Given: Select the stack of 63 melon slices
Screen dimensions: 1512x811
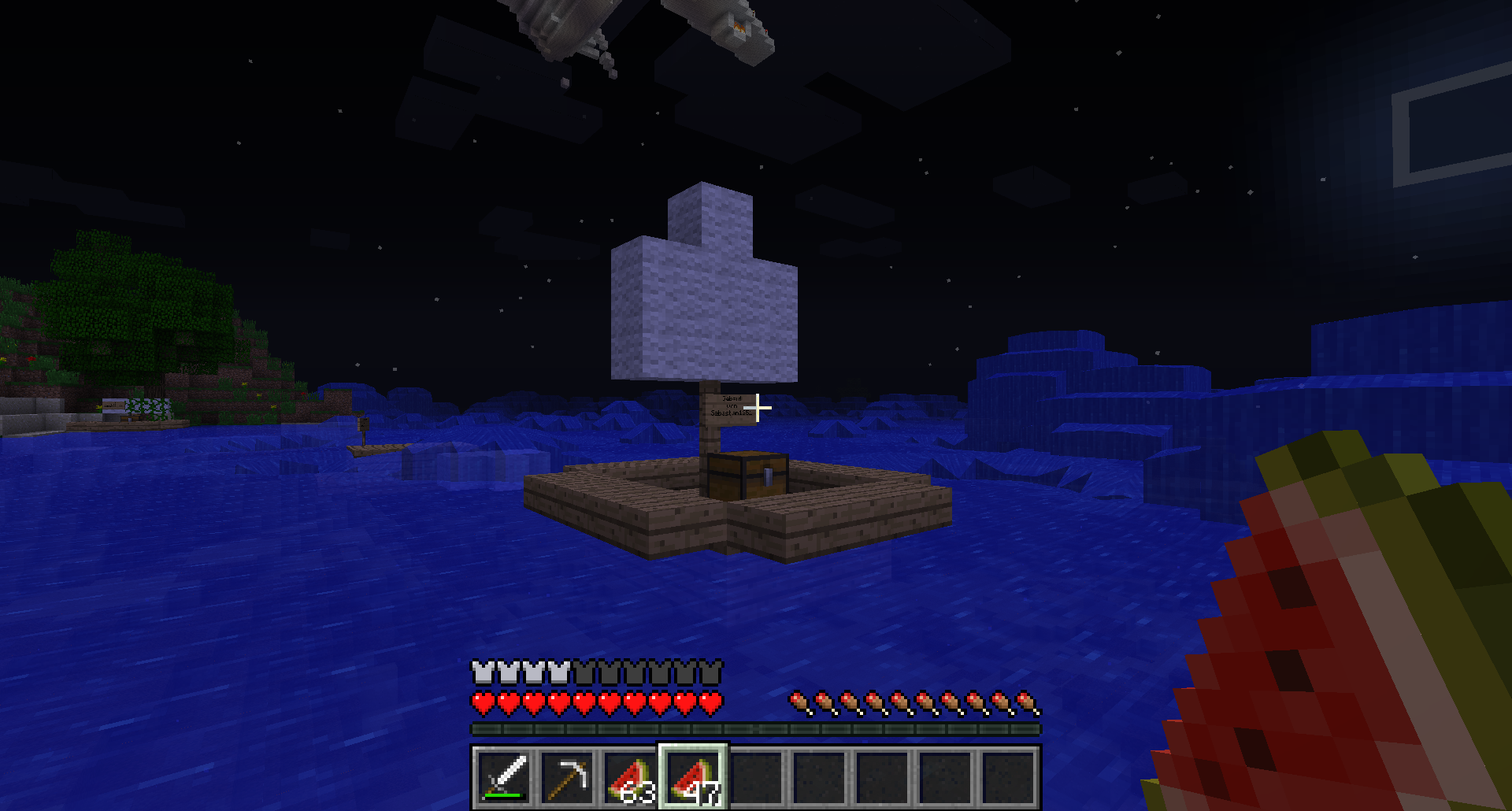Looking at the screenshot, I should click(x=630, y=776).
